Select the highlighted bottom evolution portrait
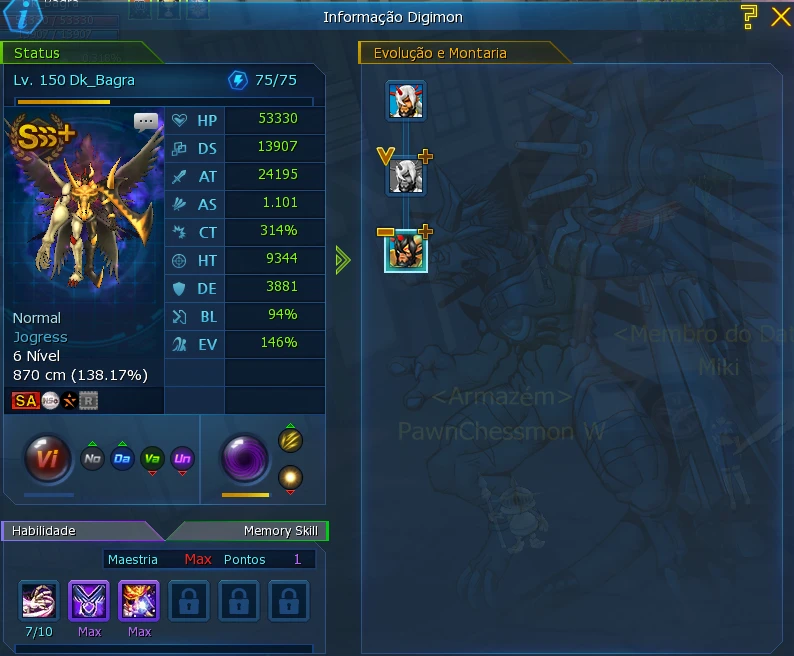794x656 pixels. (407, 250)
